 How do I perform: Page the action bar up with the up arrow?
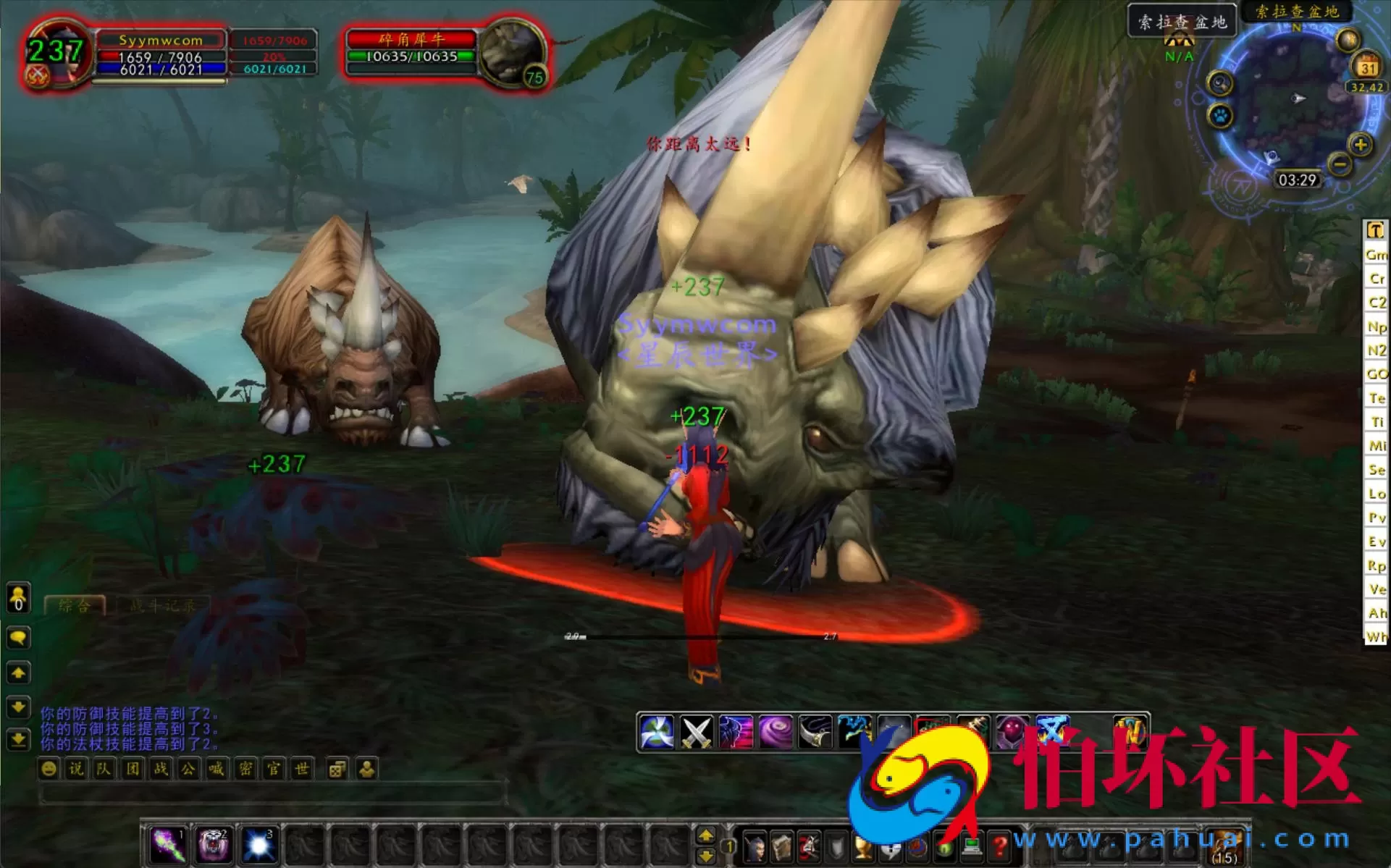coord(707,835)
